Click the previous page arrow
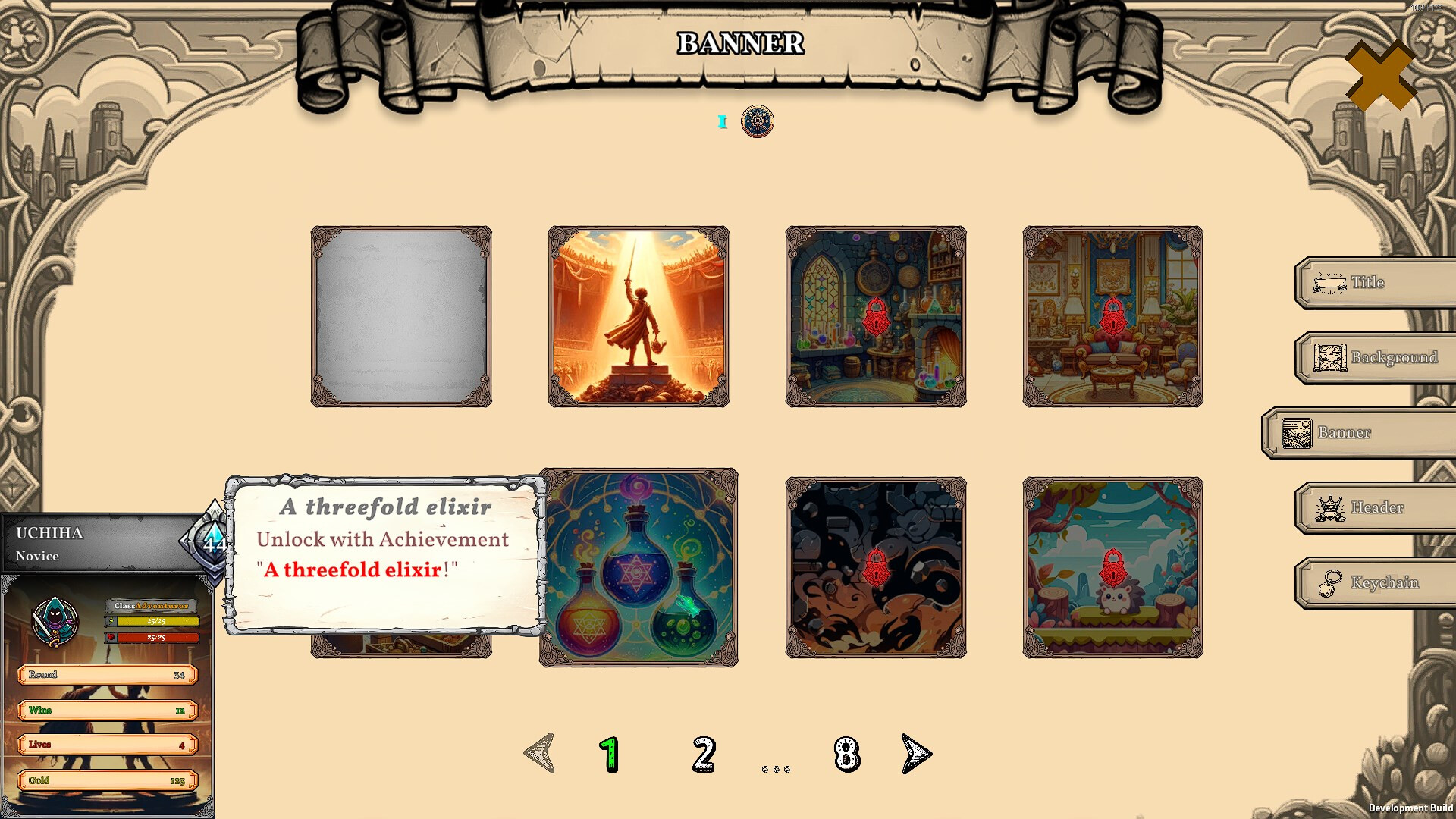 pyautogui.click(x=539, y=753)
